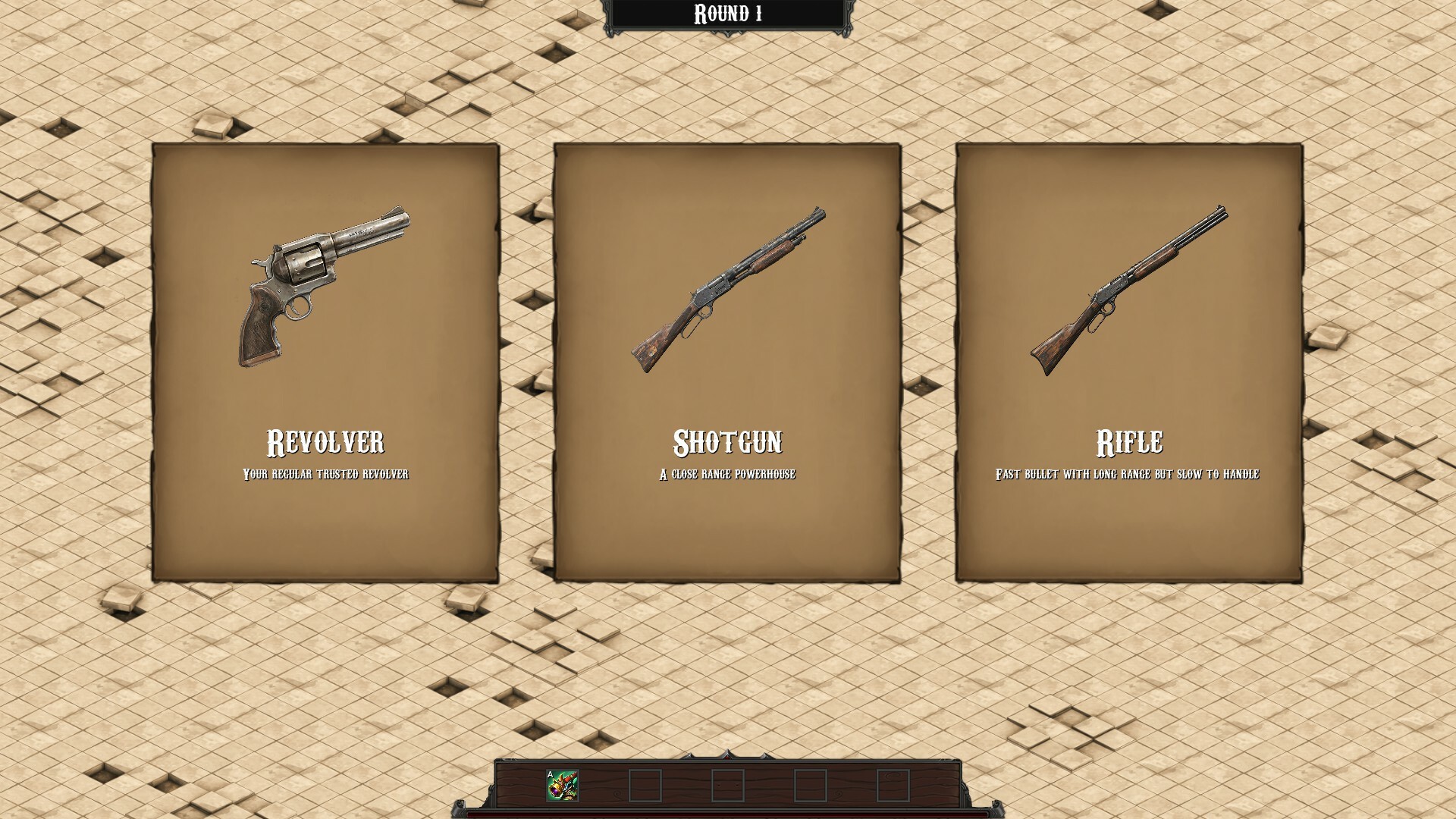The width and height of the screenshot is (1456, 819).
Task: Click the second empty hotbar slot
Action: click(x=645, y=785)
